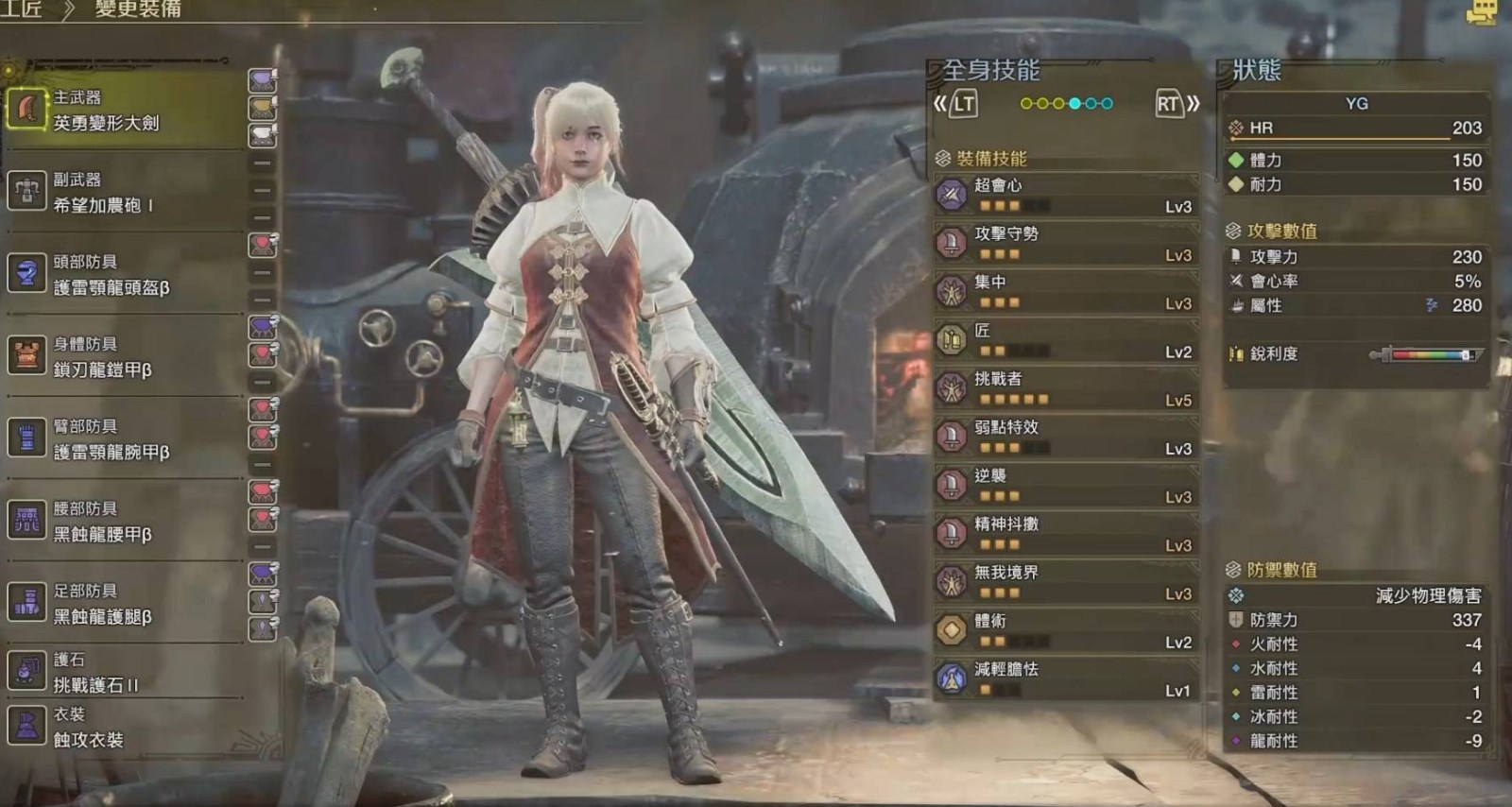The width and height of the screenshot is (1512, 807).
Task: Choose the 精神抖擻 skill entry
Action: coord(1066,533)
